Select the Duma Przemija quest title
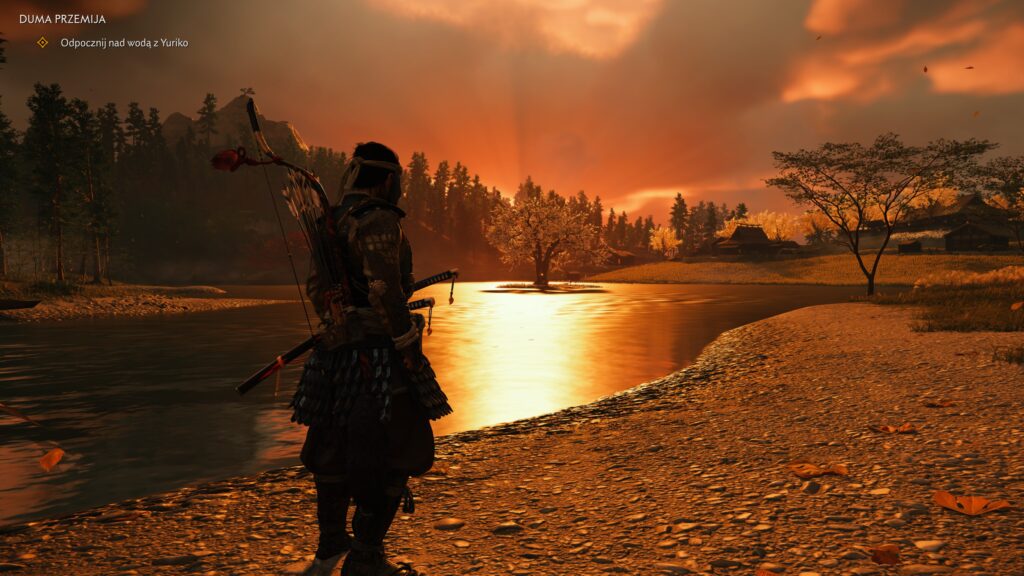 coord(62,19)
